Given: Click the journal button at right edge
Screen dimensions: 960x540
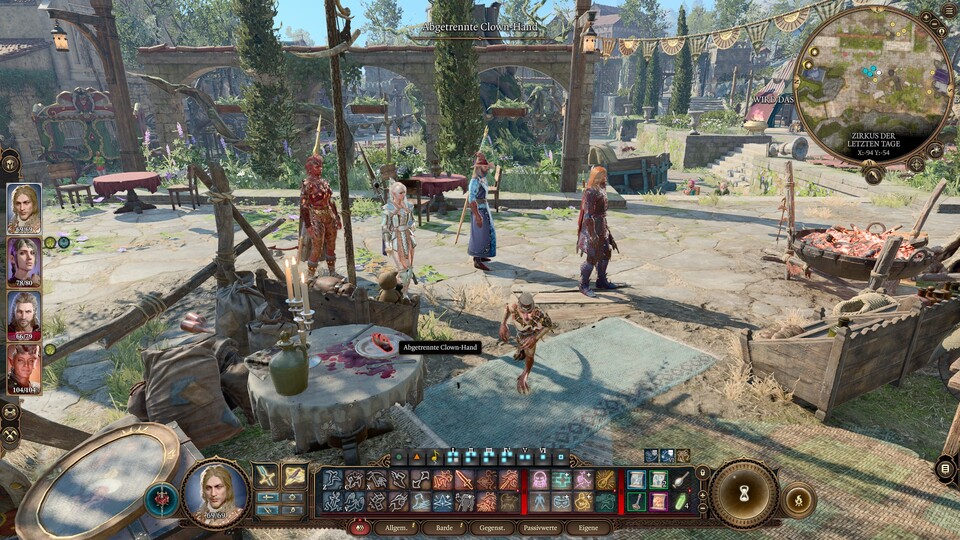Looking at the screenshot, I should click(x=945, y=468).
